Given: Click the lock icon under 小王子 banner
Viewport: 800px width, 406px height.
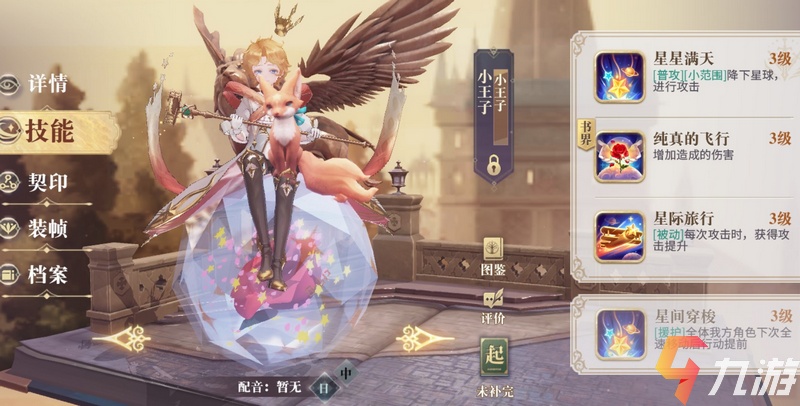Looking at the screenshot, I should pos(493,161).
